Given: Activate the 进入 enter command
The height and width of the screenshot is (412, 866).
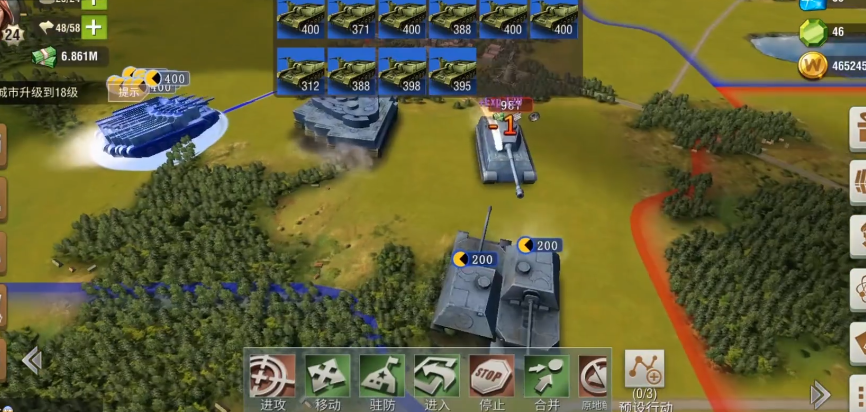Looking at the screenshot, I should [436, 378].
